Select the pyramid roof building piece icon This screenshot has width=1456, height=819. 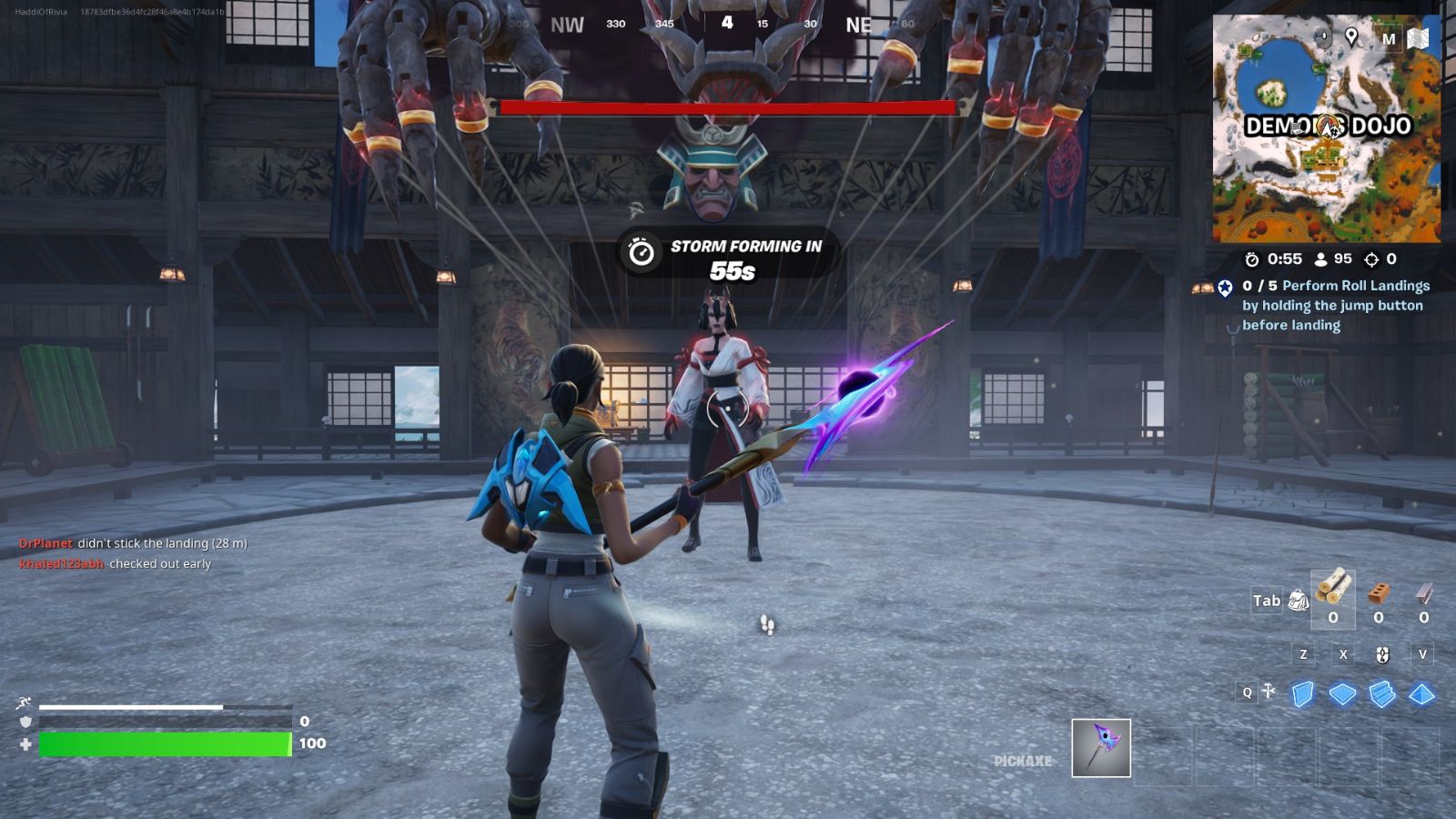tap(1421, 693)
